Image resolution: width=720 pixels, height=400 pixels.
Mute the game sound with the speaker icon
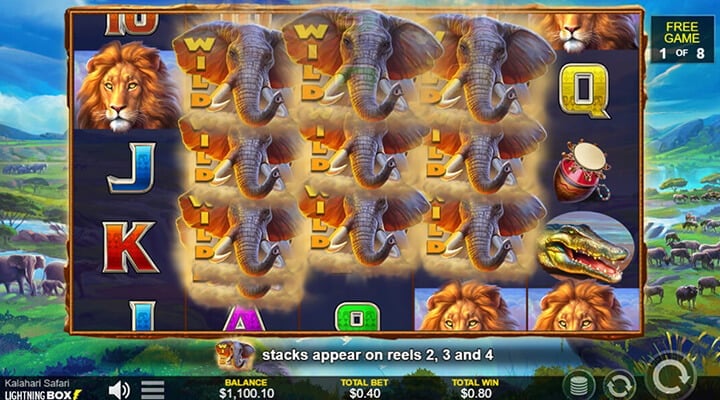[119, 389]
